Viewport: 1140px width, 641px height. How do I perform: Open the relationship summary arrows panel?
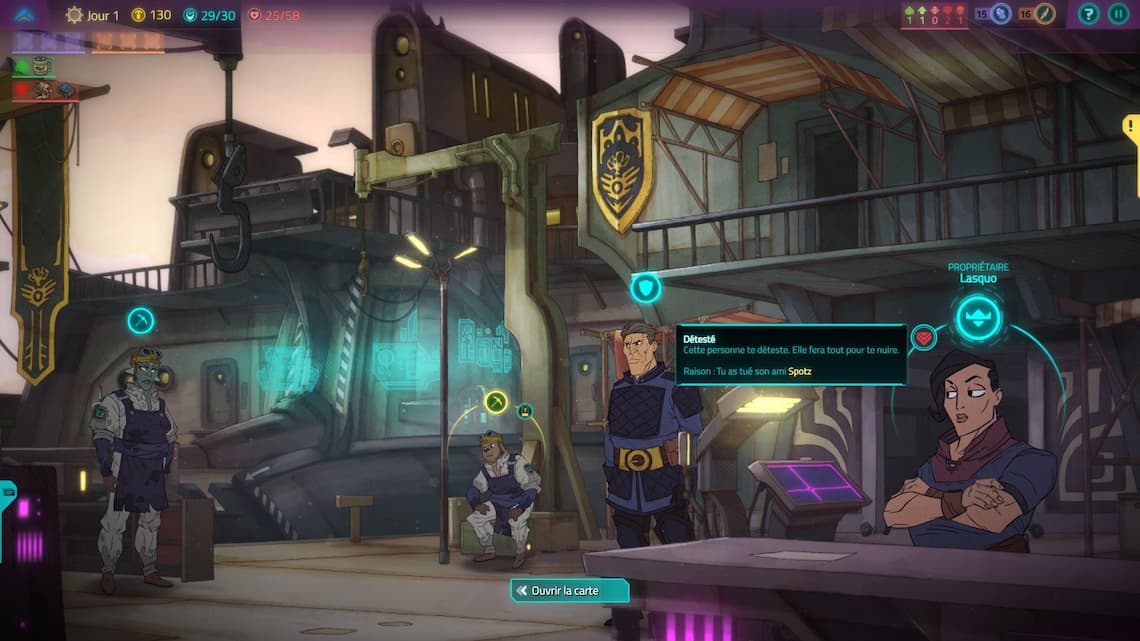[935, 15]
